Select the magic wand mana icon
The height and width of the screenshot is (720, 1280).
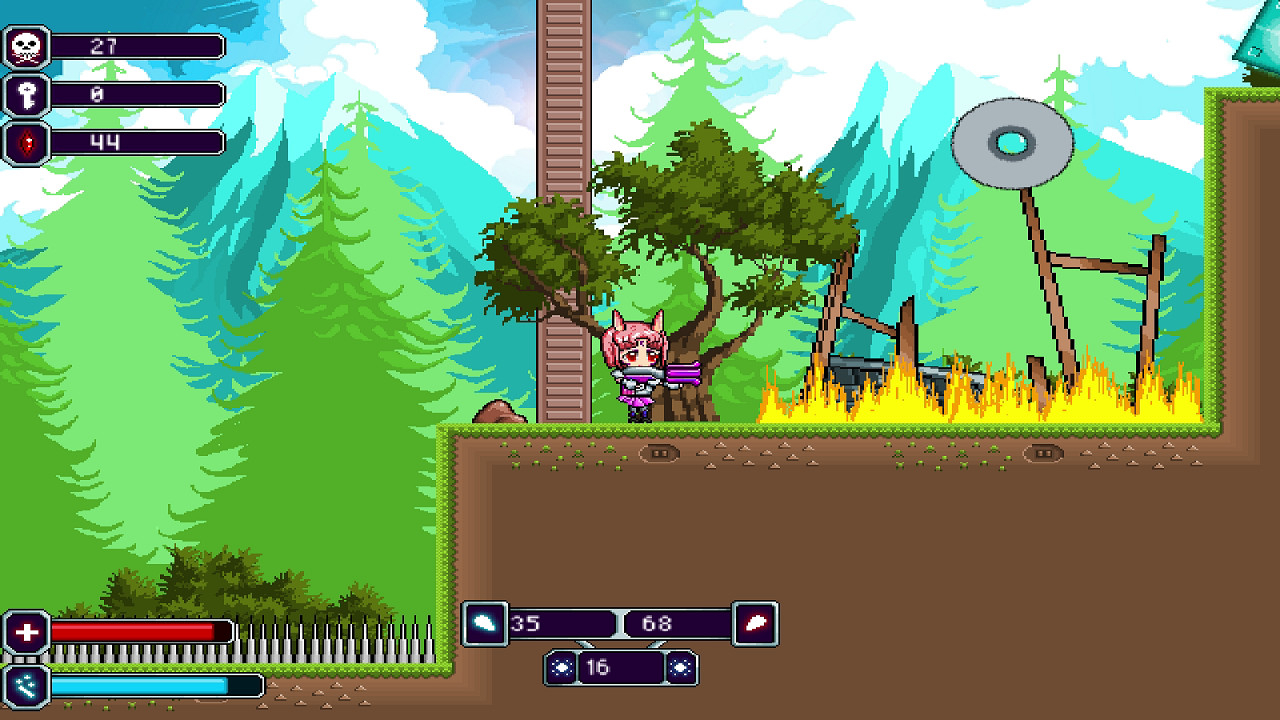click(26, 685)
